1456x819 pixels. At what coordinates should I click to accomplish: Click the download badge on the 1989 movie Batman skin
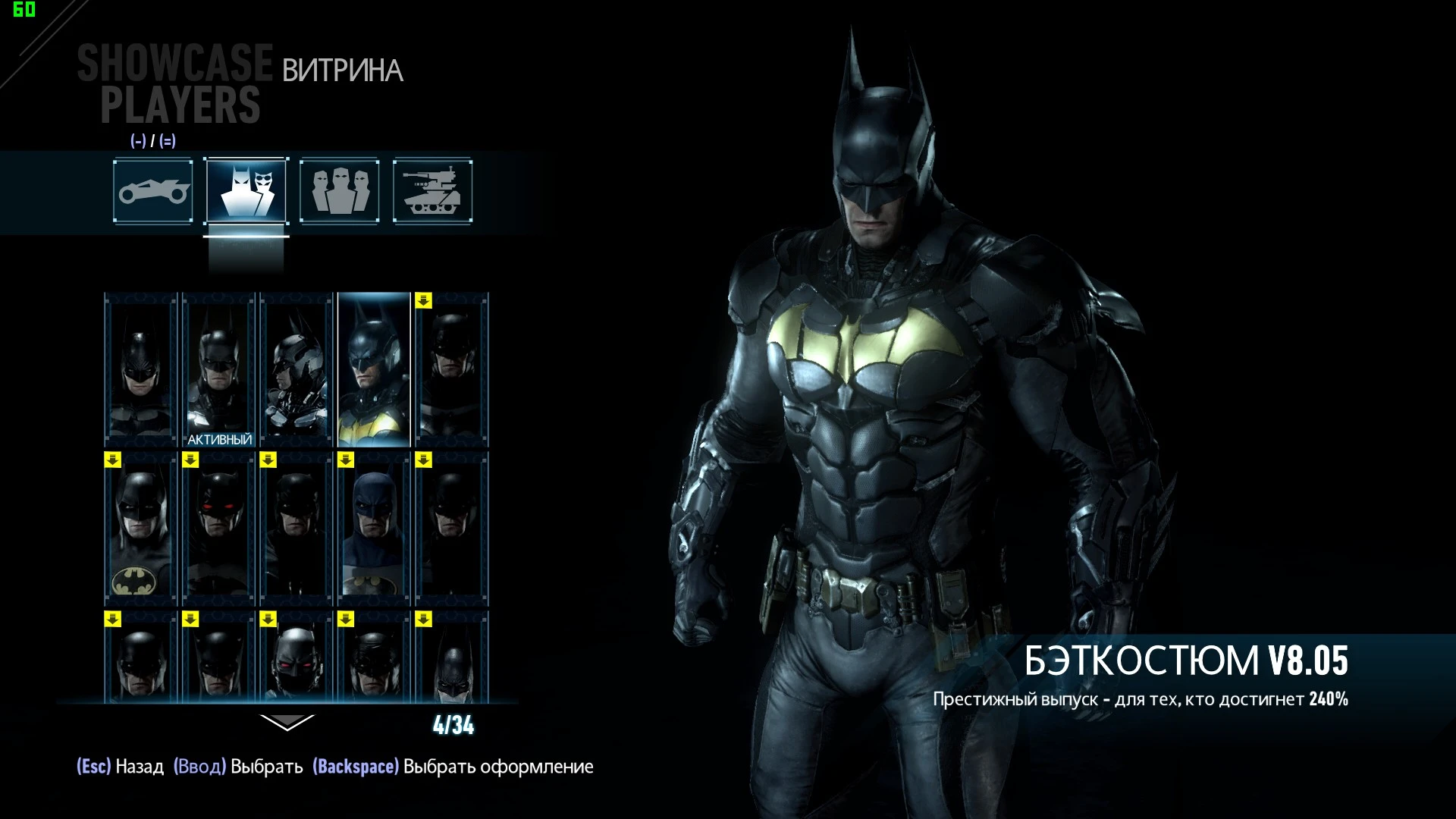tap(111, 458)
